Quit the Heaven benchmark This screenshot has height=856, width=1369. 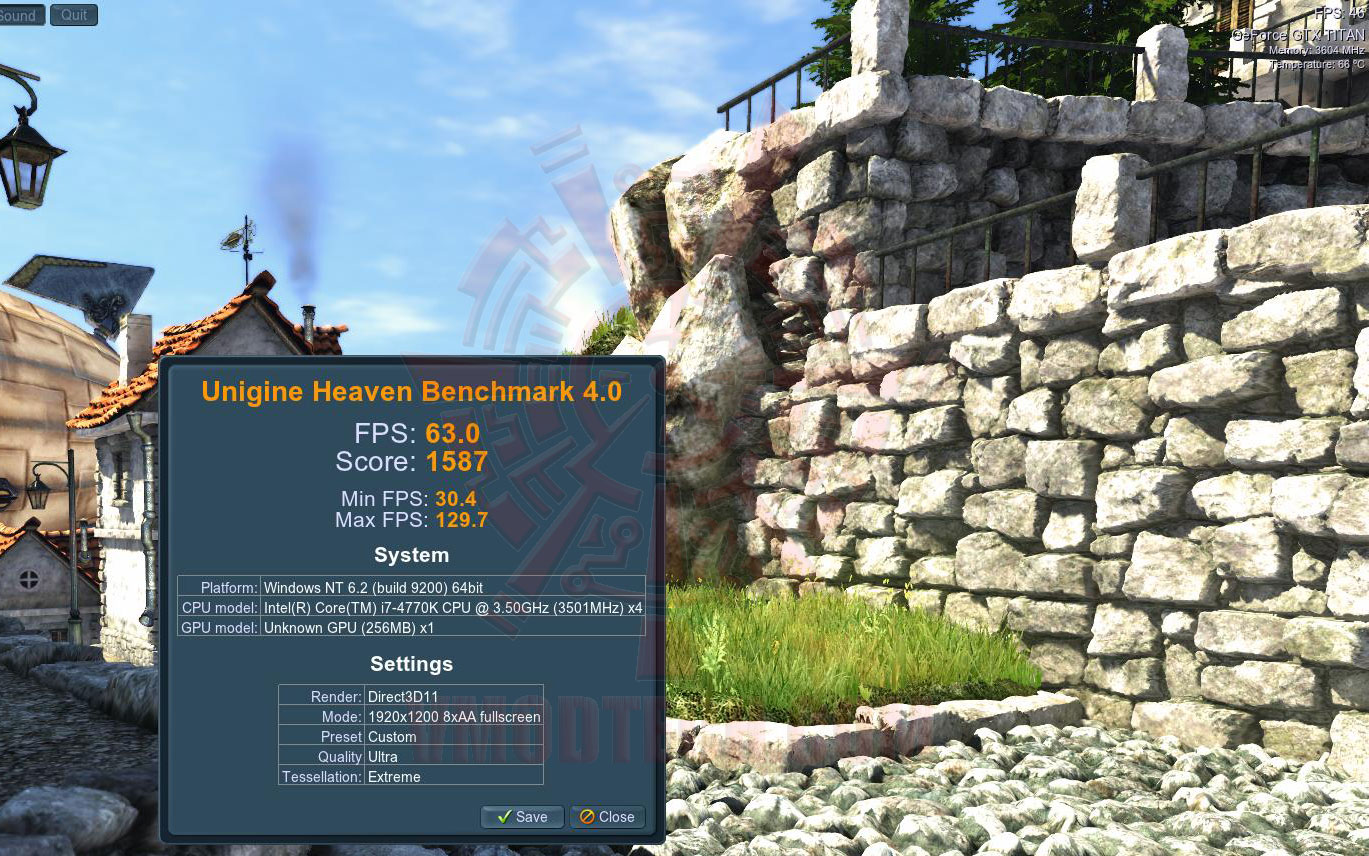(74, 15)
